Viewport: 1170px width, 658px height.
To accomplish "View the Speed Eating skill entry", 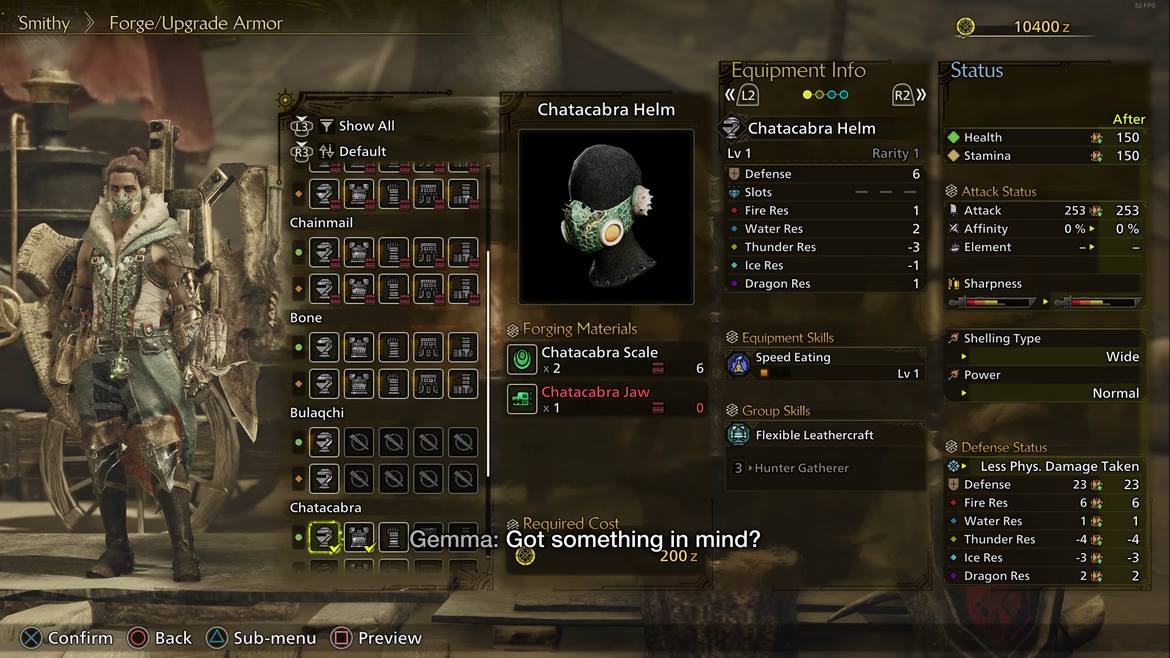I will pos(824,364).
